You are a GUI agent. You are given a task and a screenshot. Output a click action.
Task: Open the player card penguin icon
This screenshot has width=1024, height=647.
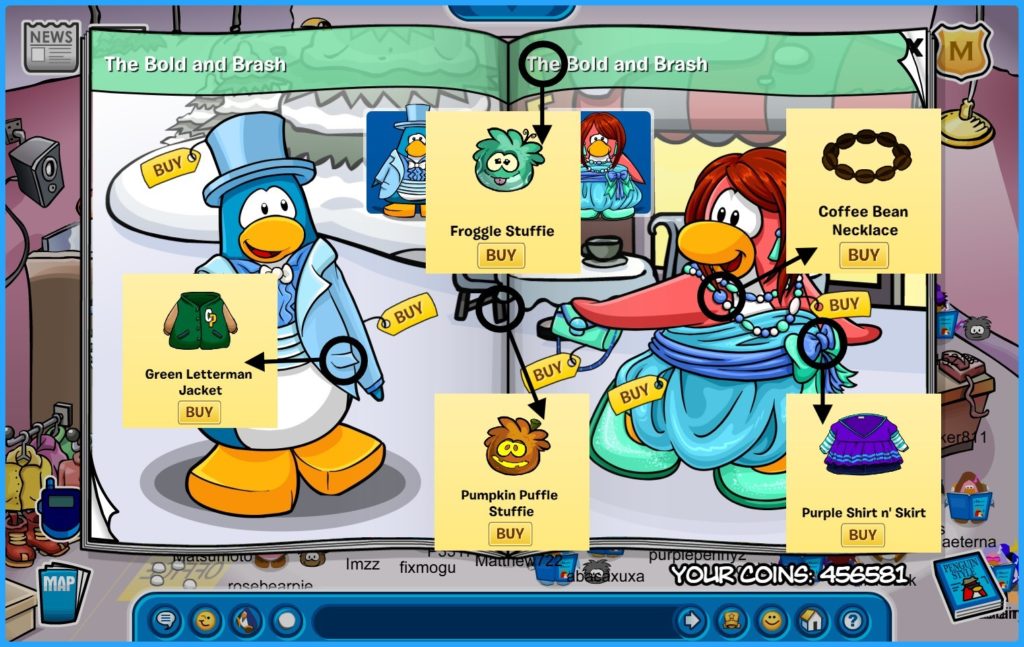pyautogui.click(x=731, y=621)
